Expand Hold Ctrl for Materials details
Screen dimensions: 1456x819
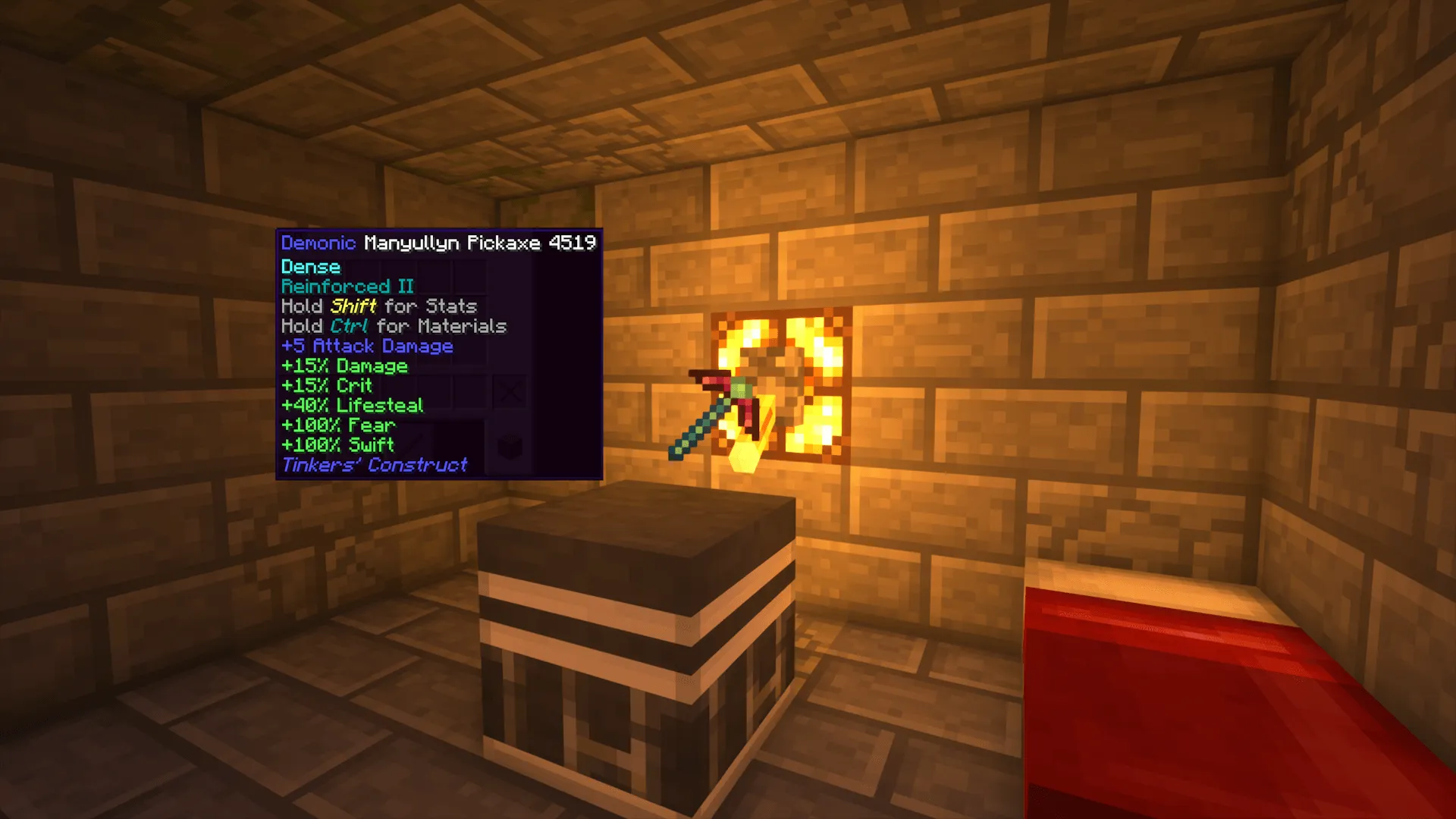(x=393, y=326)
